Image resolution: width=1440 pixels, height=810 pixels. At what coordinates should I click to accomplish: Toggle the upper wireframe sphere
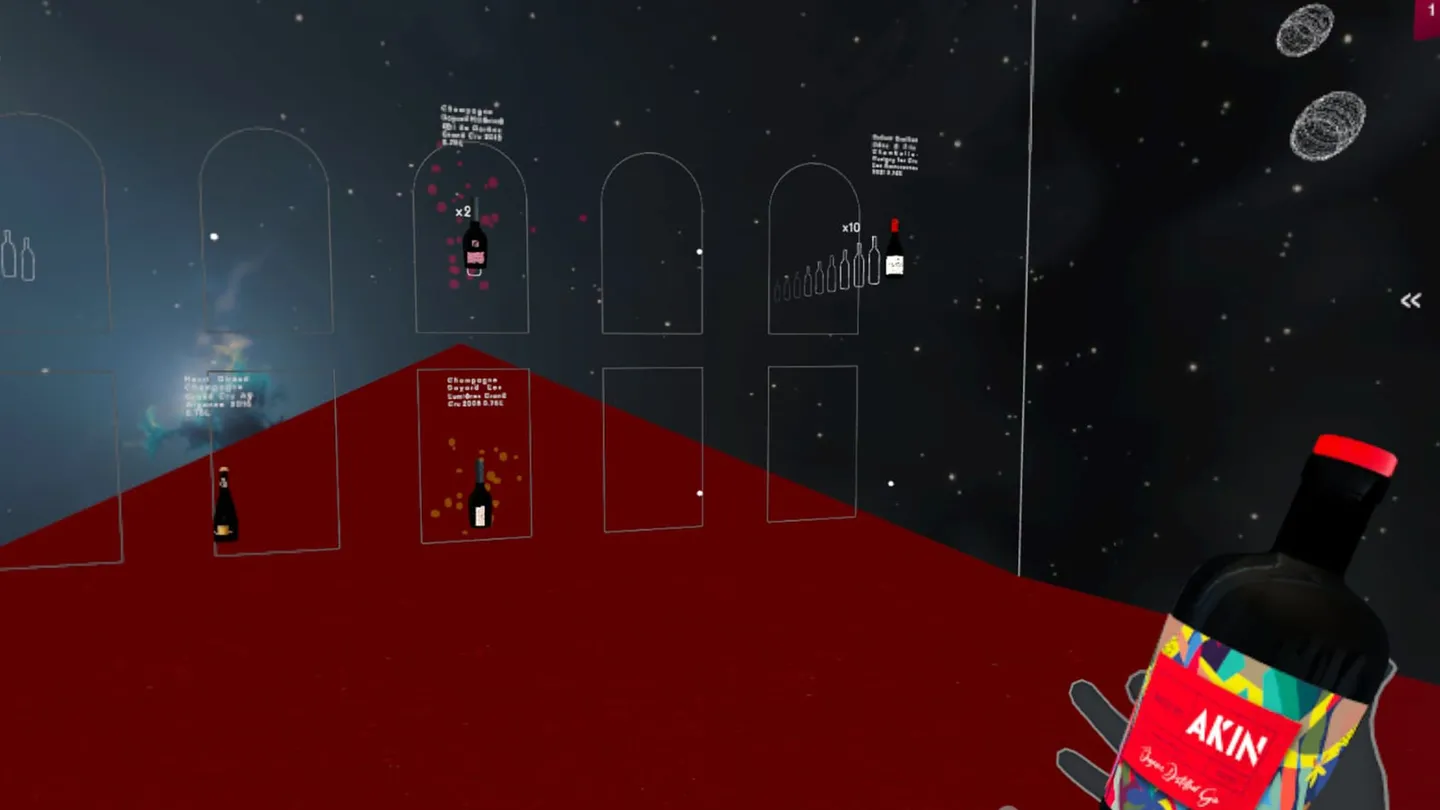click(1305, 30)
